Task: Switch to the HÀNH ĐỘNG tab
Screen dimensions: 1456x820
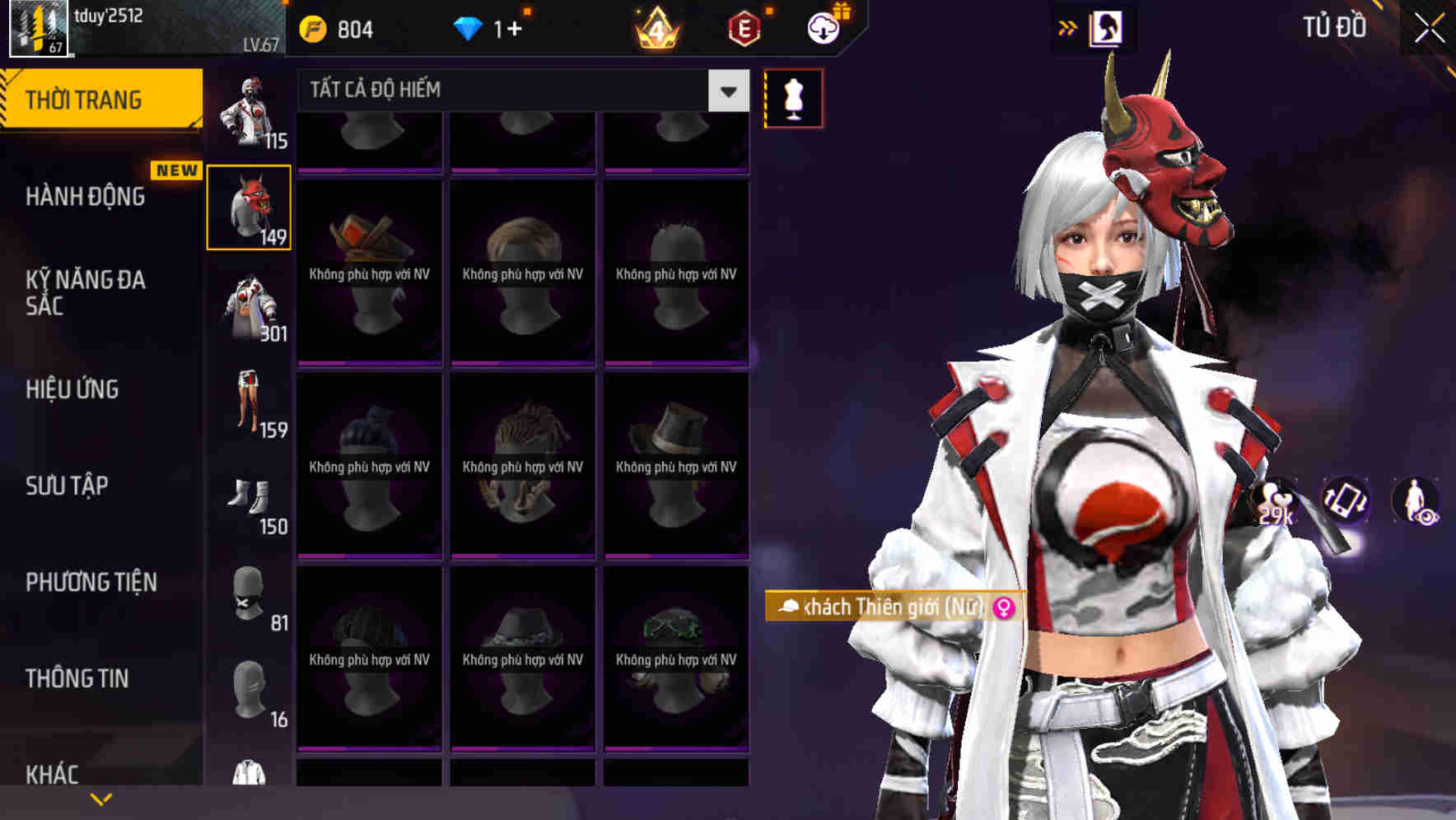Action: point(86,197)
